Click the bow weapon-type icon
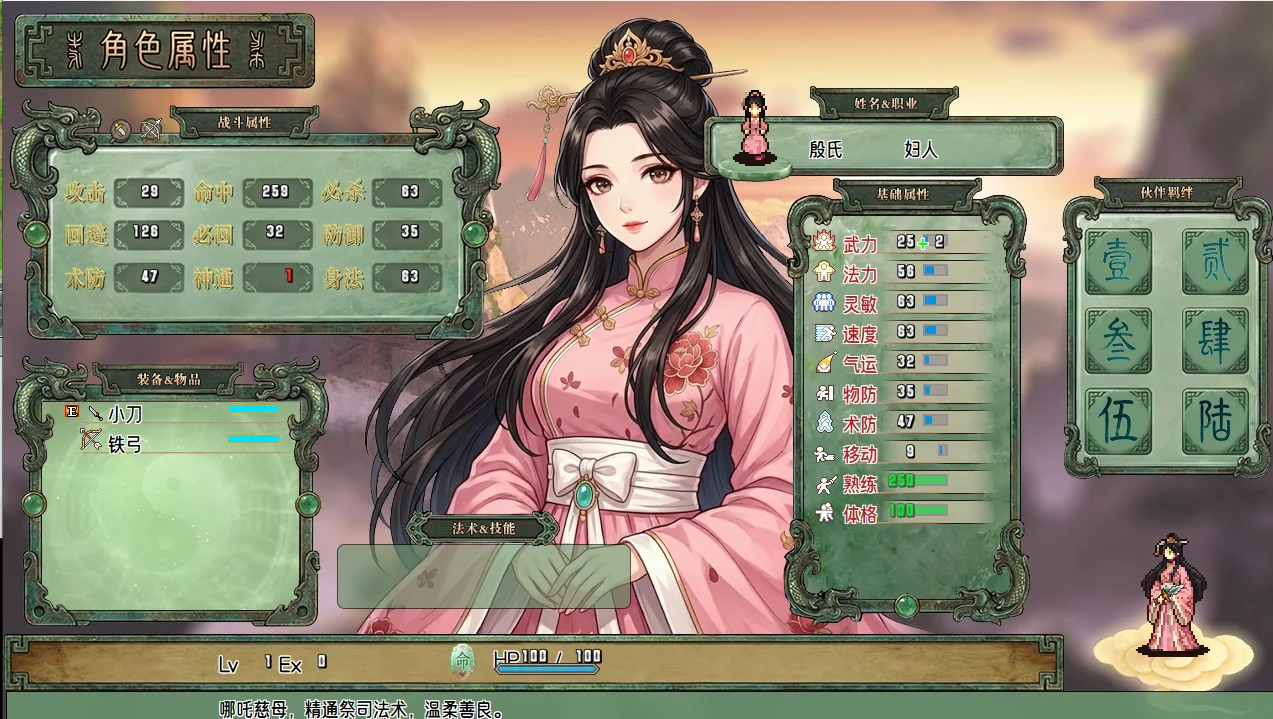 point(151,129)
